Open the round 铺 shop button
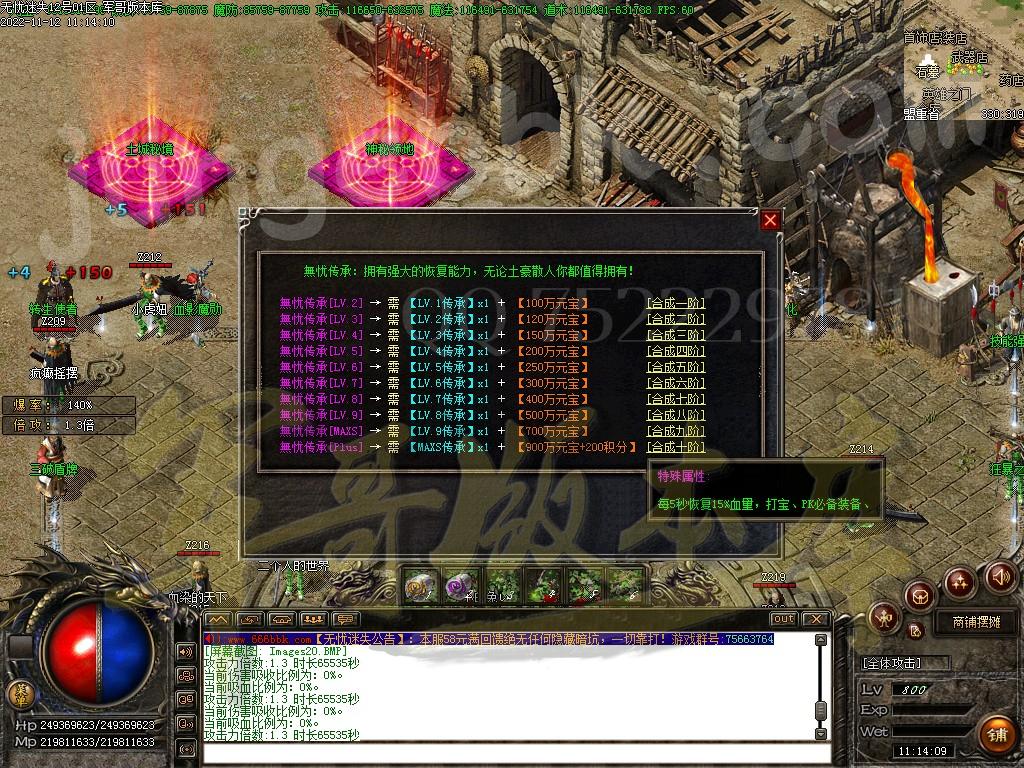1024x768 pixels. (x=996, y=733)
